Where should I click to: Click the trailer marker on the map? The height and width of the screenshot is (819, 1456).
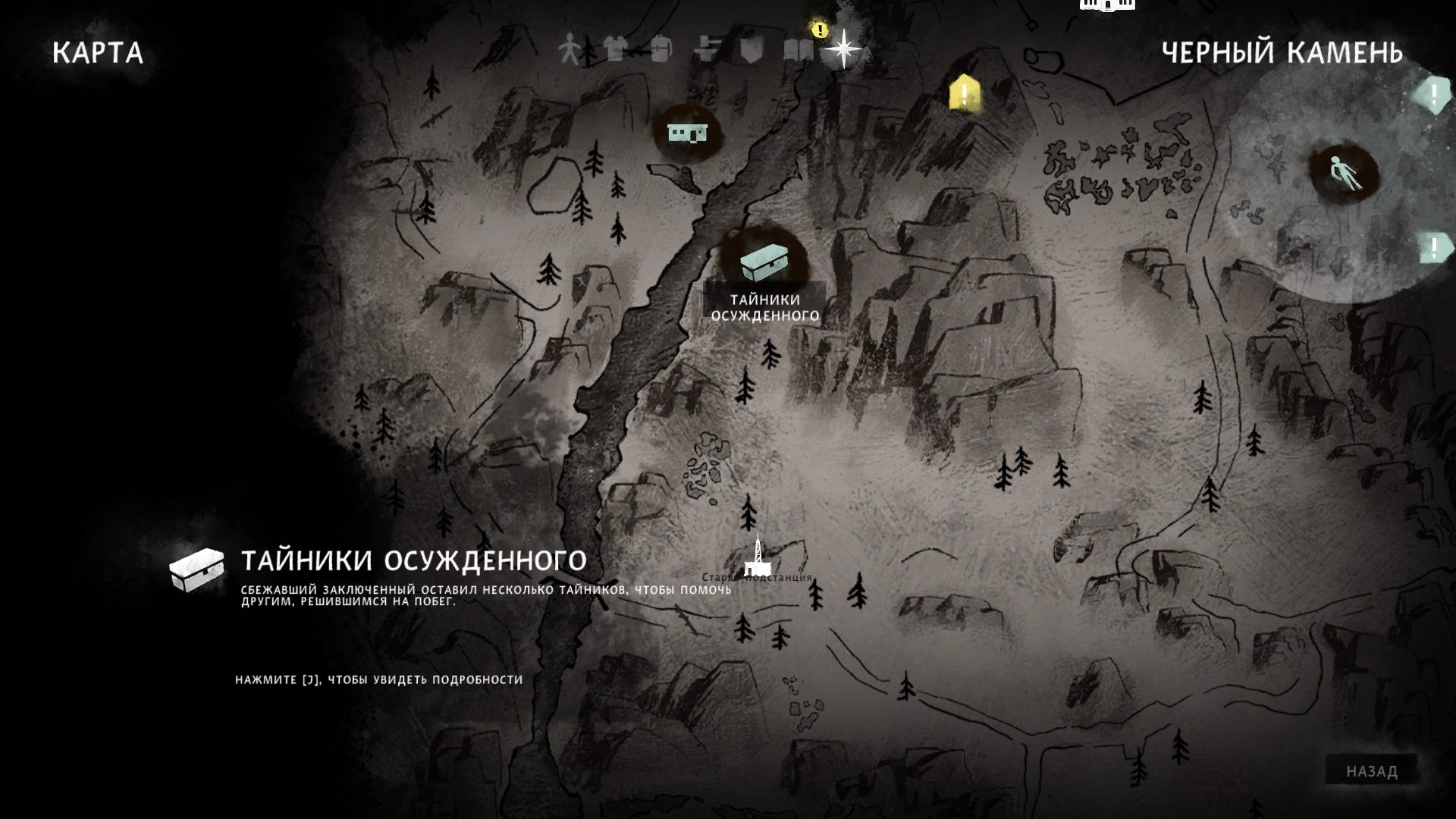(x=688, y=133)
